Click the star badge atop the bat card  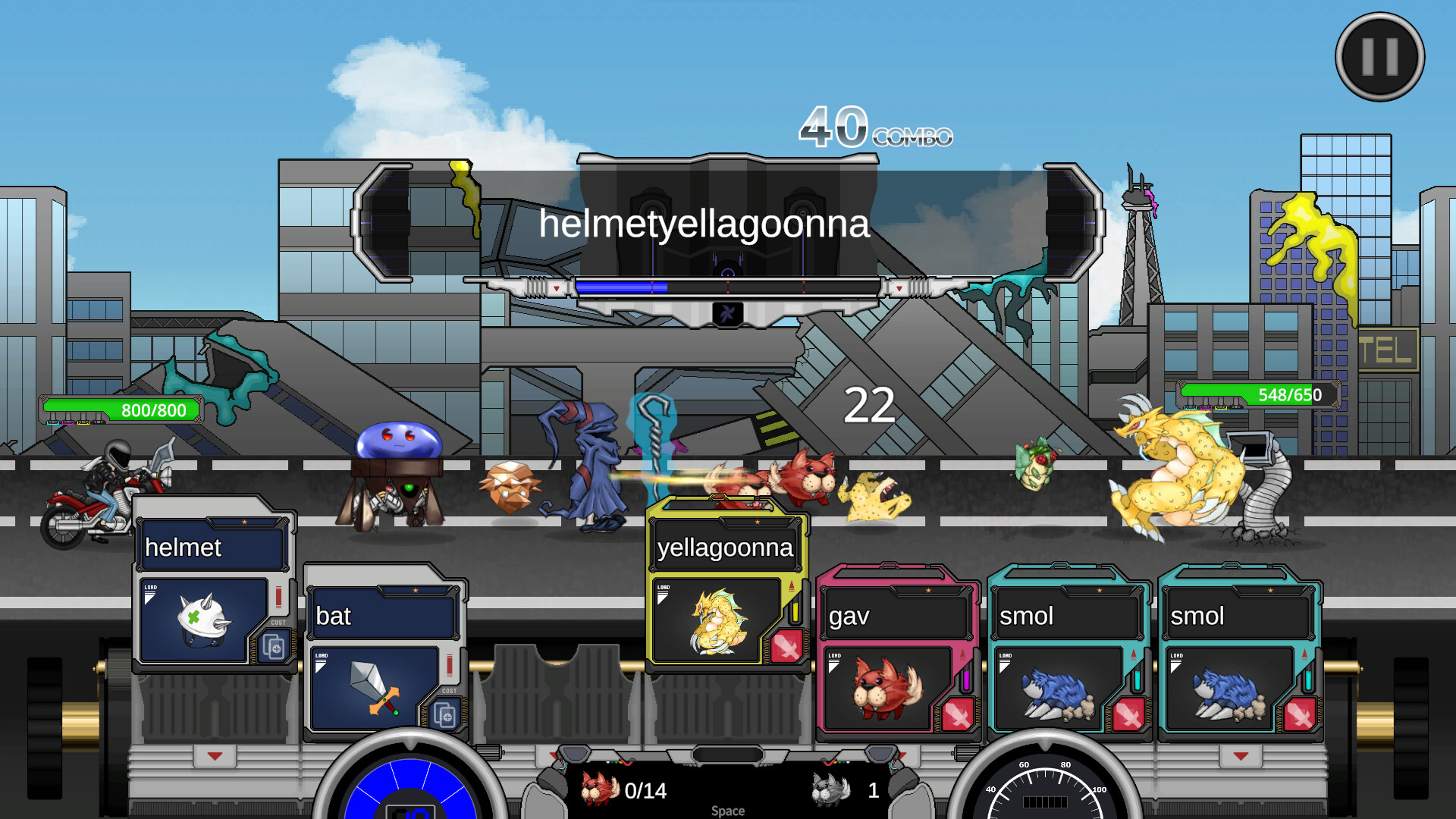point(415,590)
